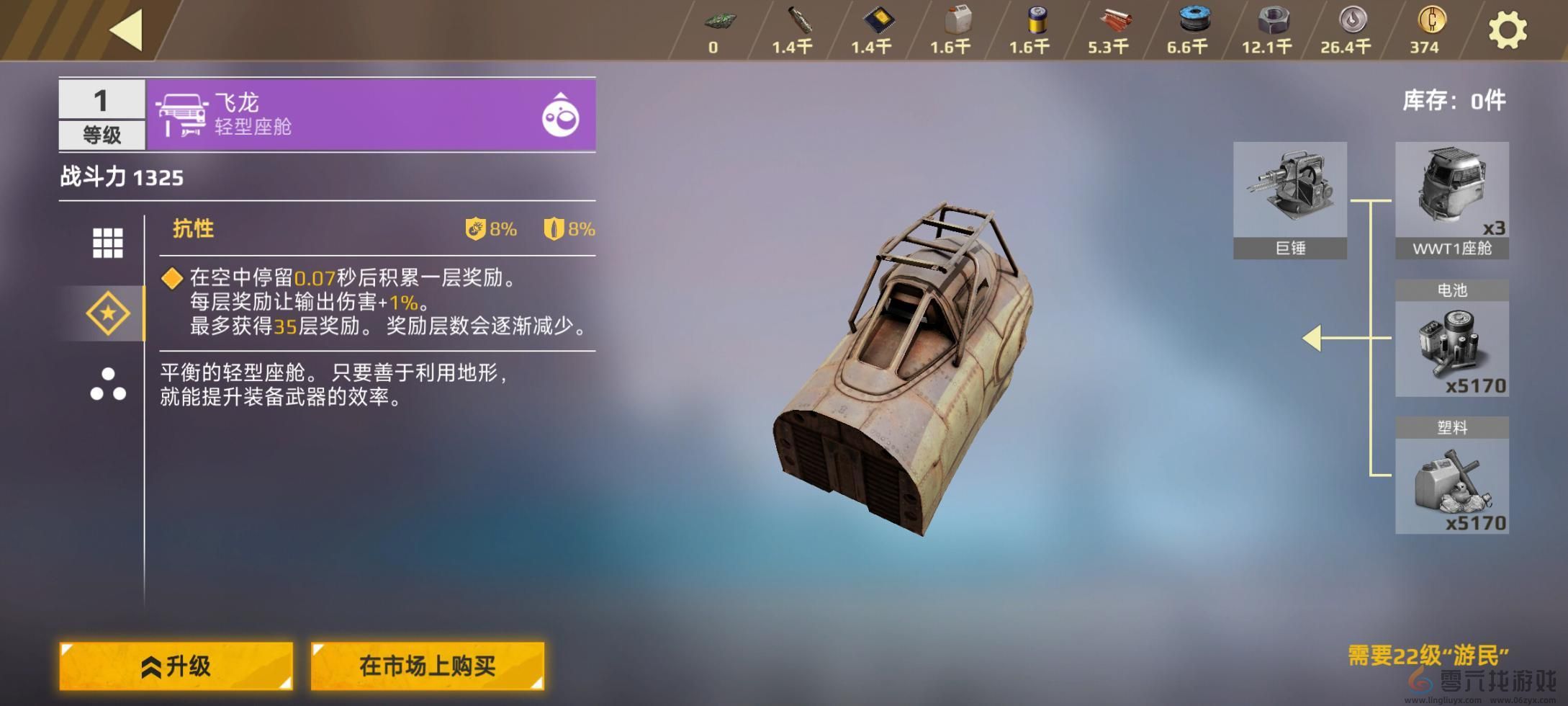
Task: Select the 巨锤 weapon recipe icon
Action: pos(1290,189)
